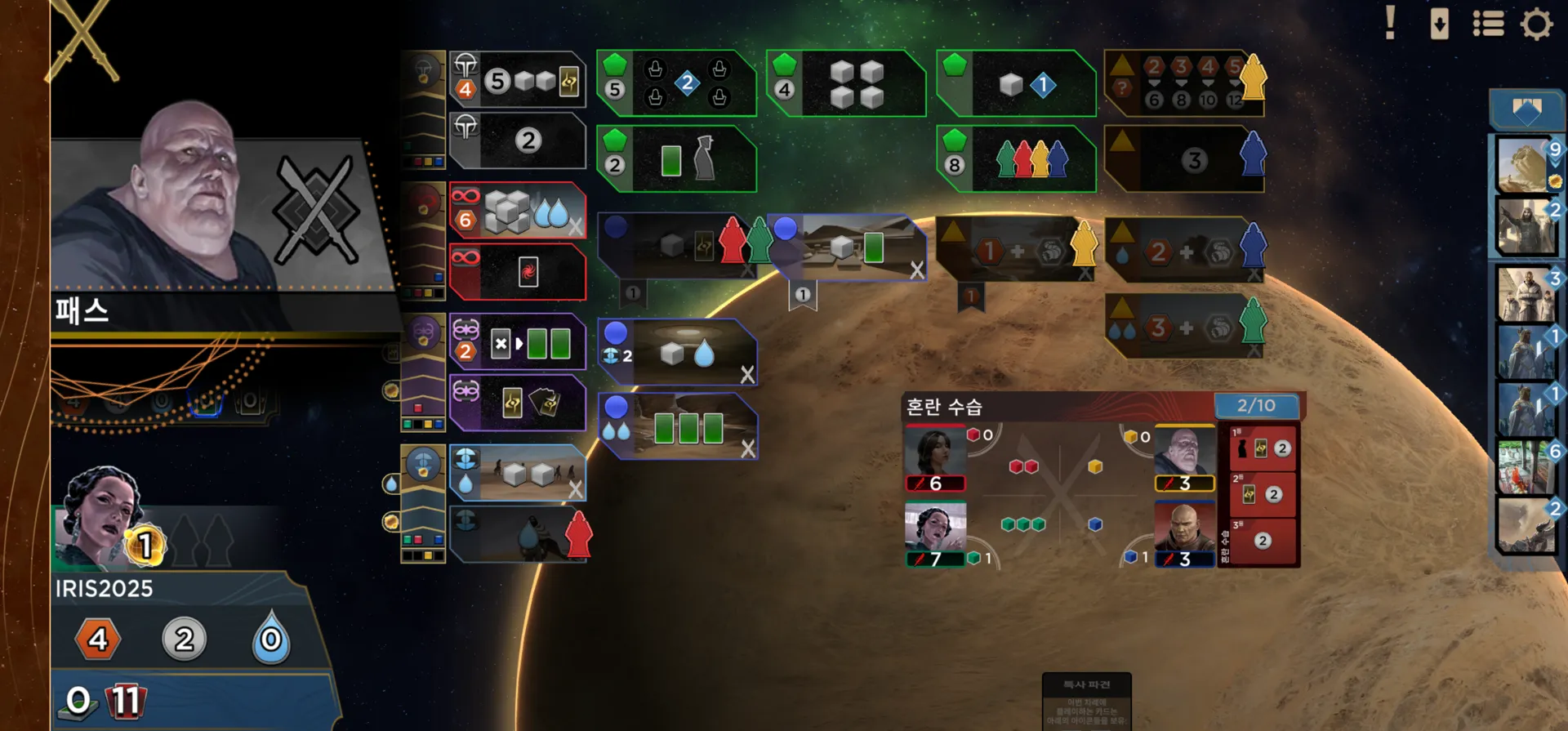
Task: Select the top bar space showing 5 and two cubes
Action: 518,80
